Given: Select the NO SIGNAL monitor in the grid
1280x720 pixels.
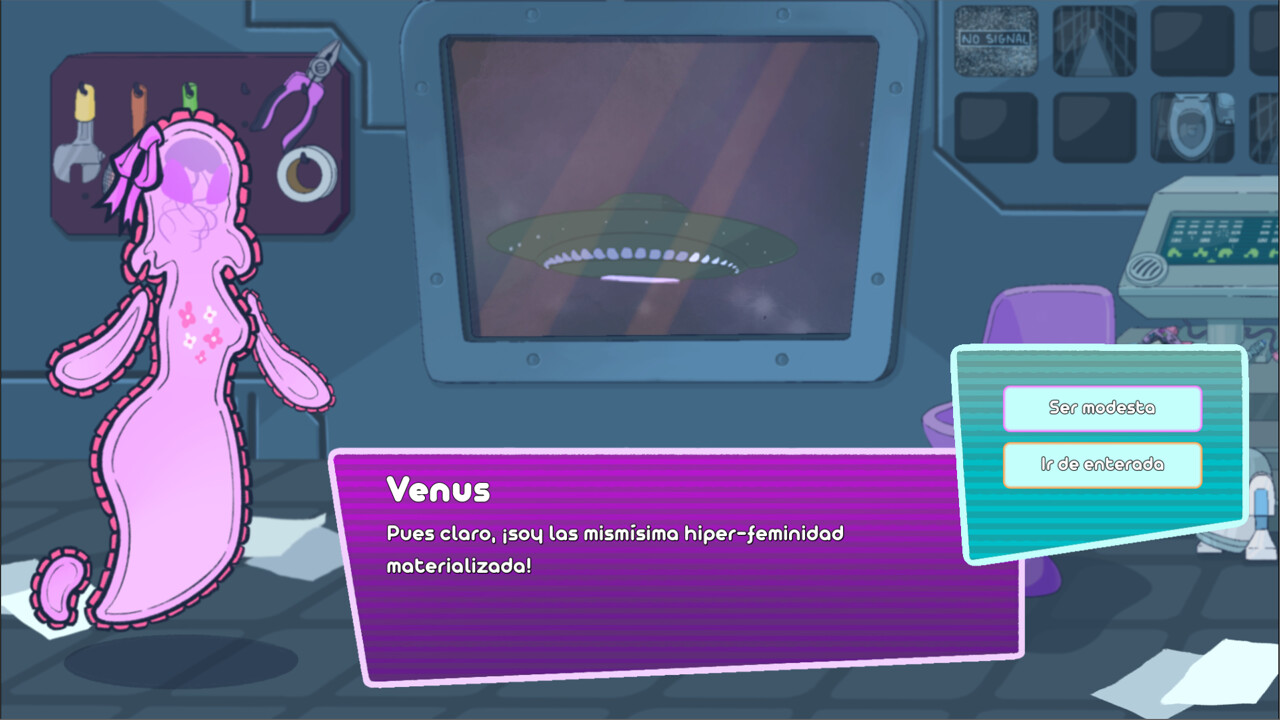Looking at the screenshot, I should (994, 40).
